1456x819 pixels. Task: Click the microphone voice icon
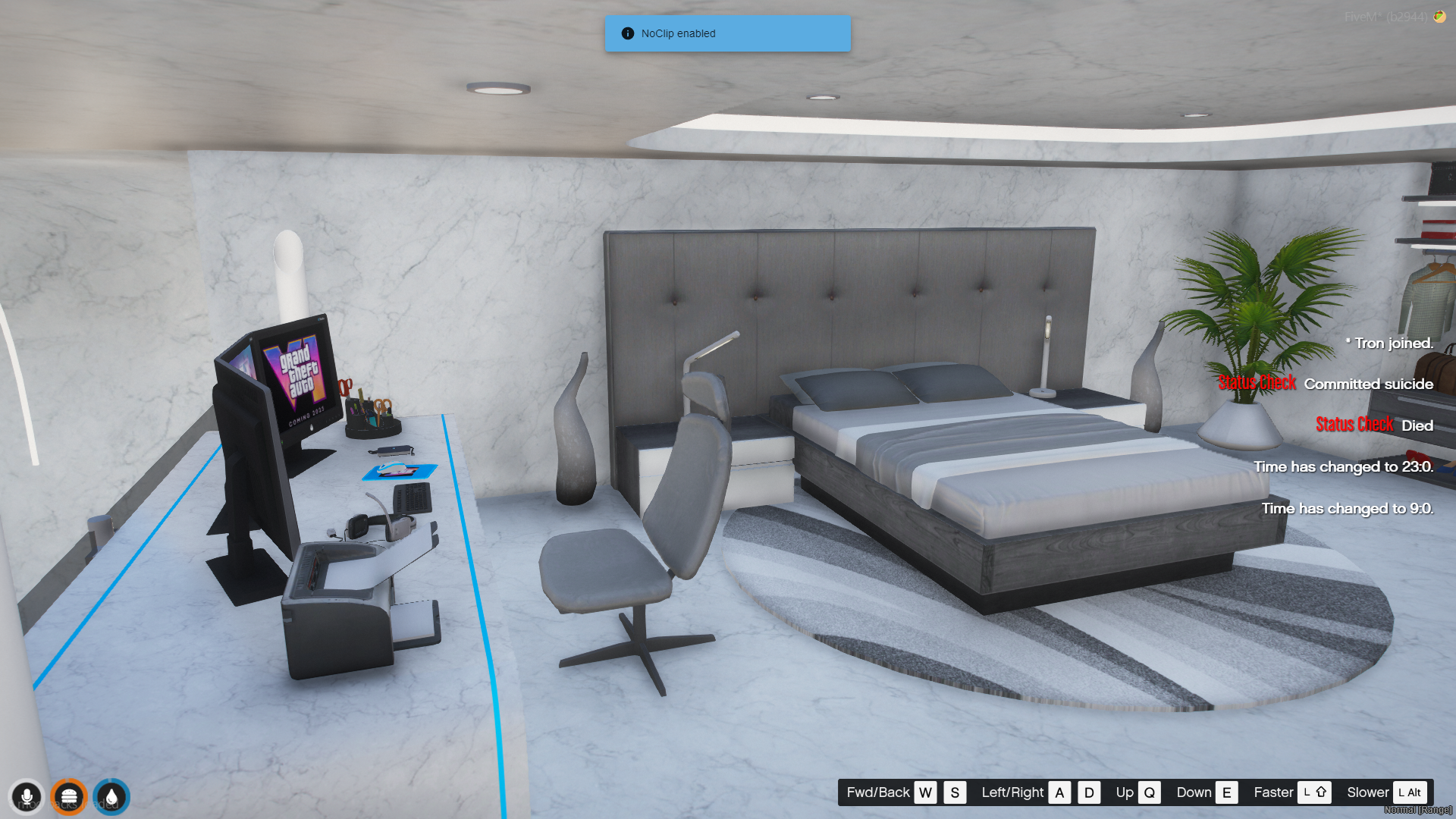(x=27, y=797)
